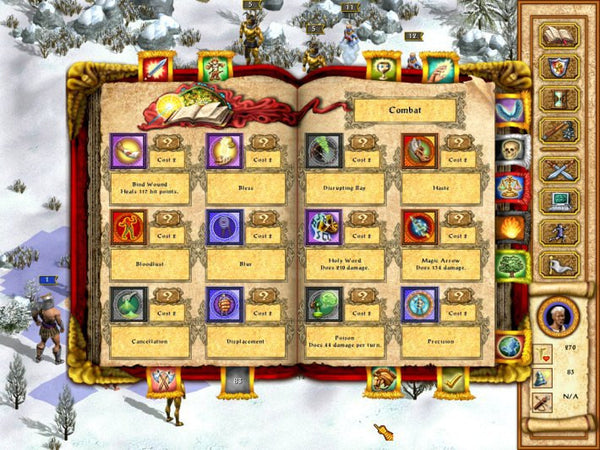Pick the Blur spell icon

[224, 227]
